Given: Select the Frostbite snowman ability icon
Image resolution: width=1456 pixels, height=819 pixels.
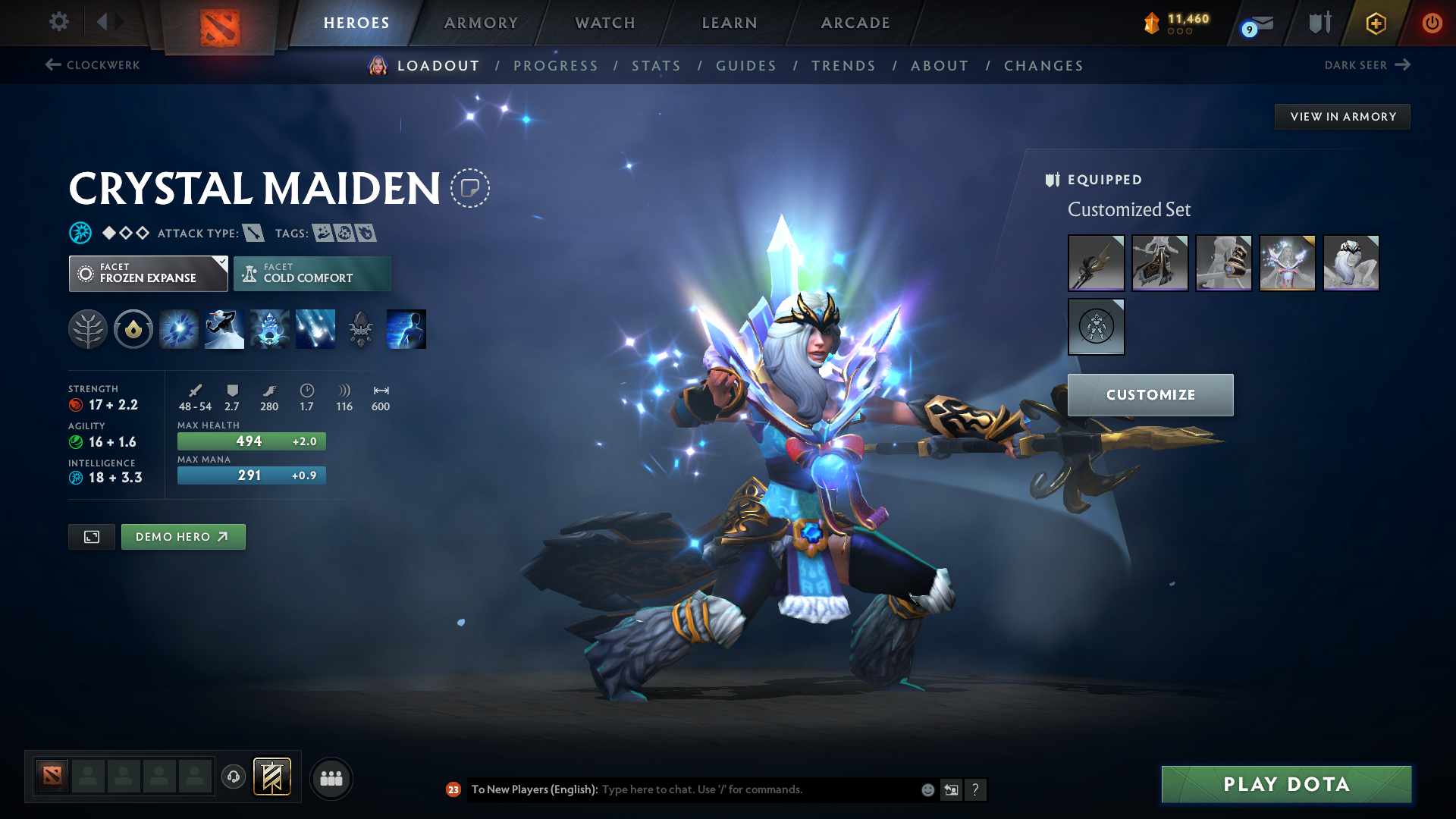Looking at the screenshot, I should click(224, 328).
